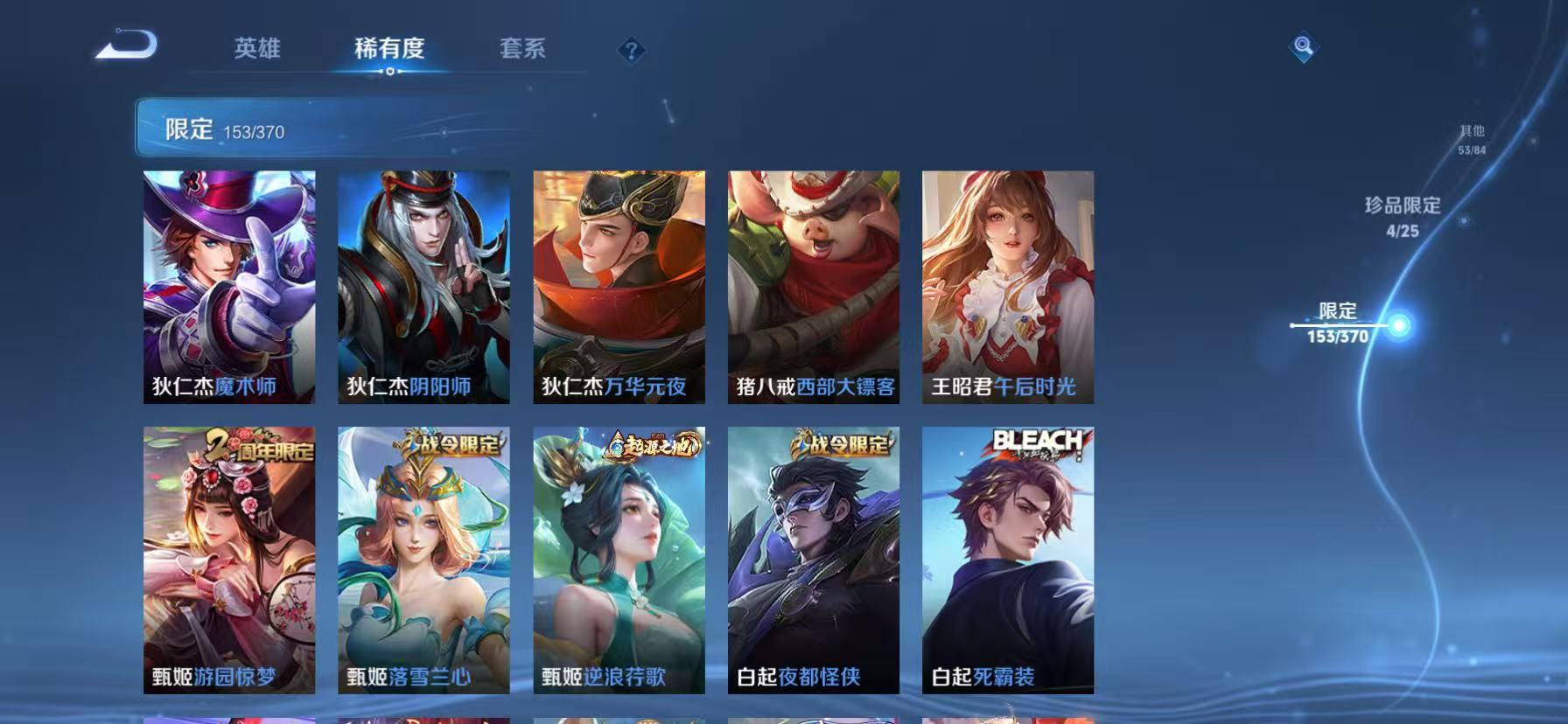
Task: Open search with the magnifier icon
Action: tap(1302, 47)
